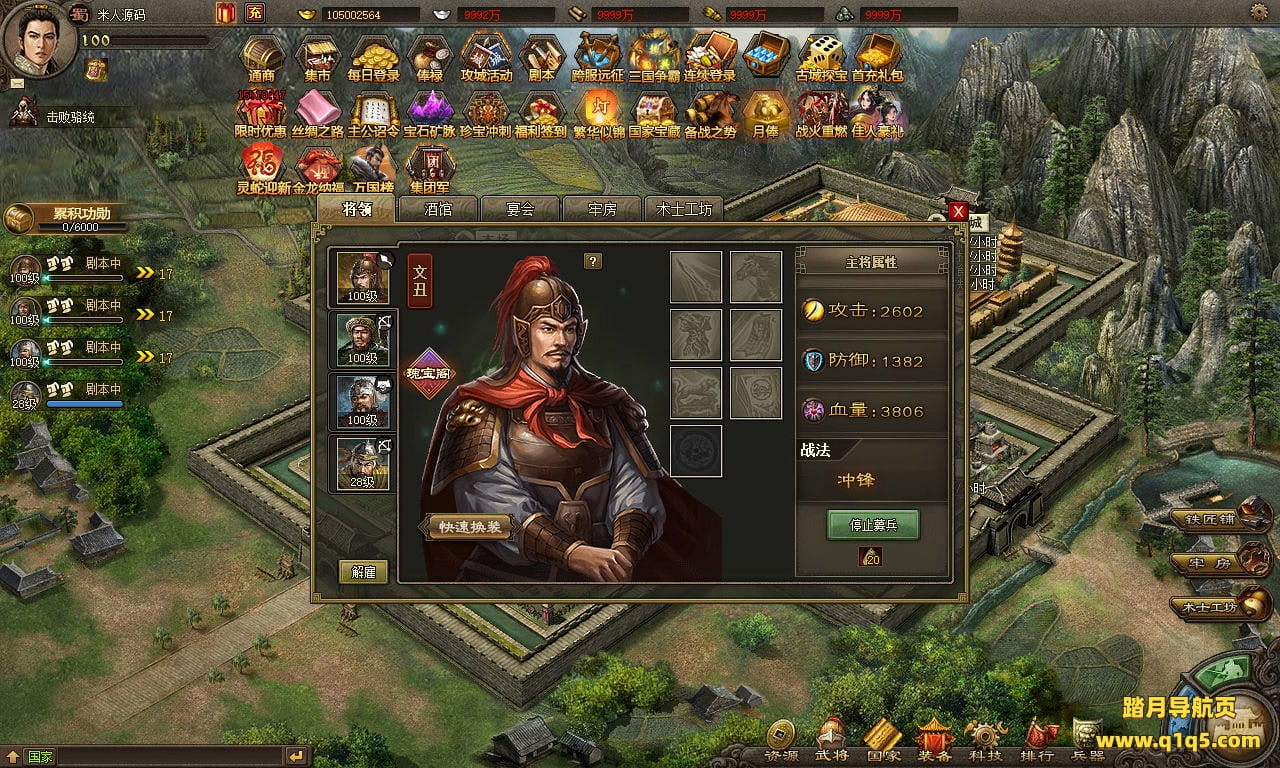Open the settings gear icon
The image size is (1280, 768).
coord(1260,12)
